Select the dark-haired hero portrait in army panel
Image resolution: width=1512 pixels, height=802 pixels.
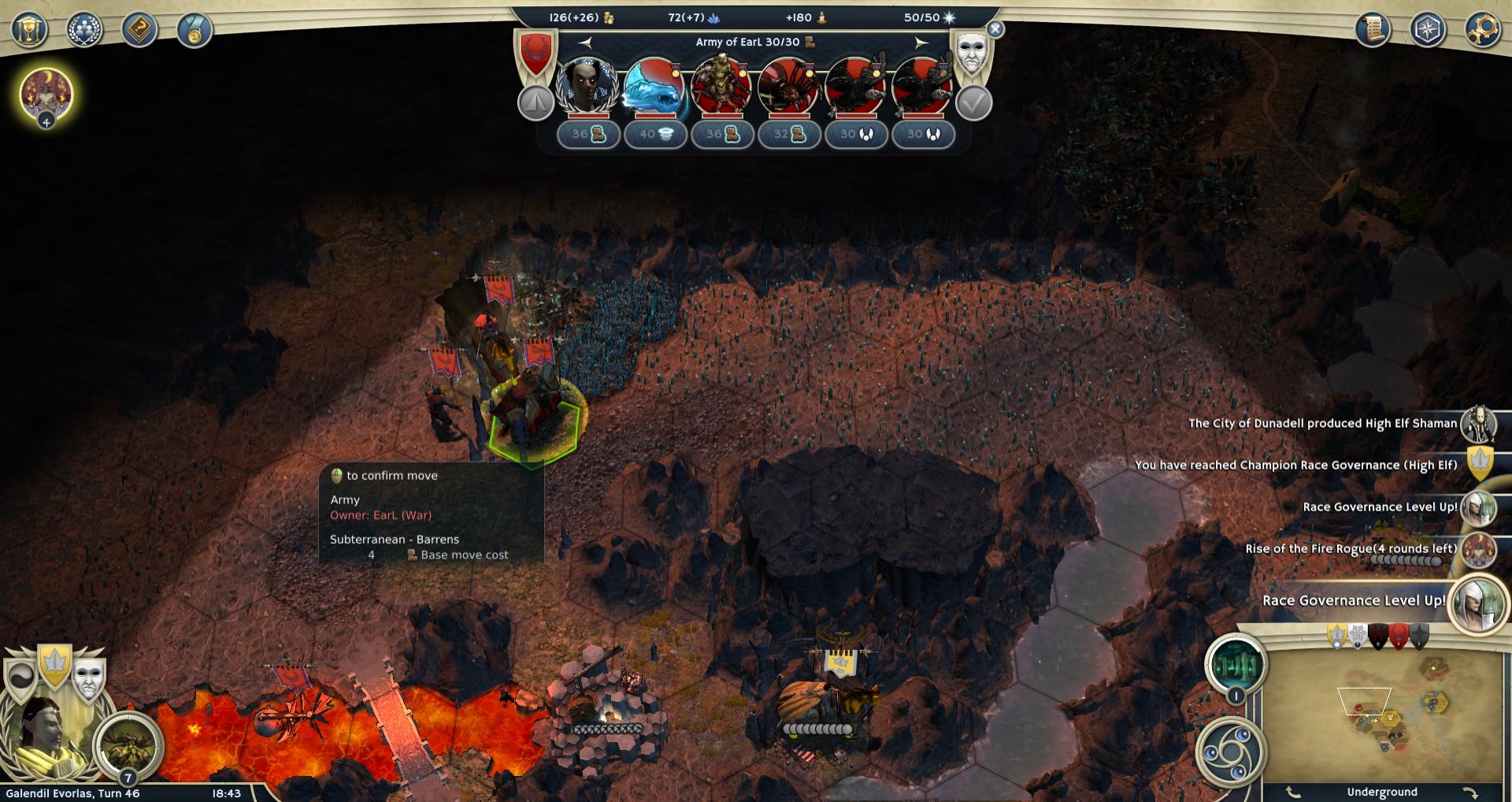(587, 86)
